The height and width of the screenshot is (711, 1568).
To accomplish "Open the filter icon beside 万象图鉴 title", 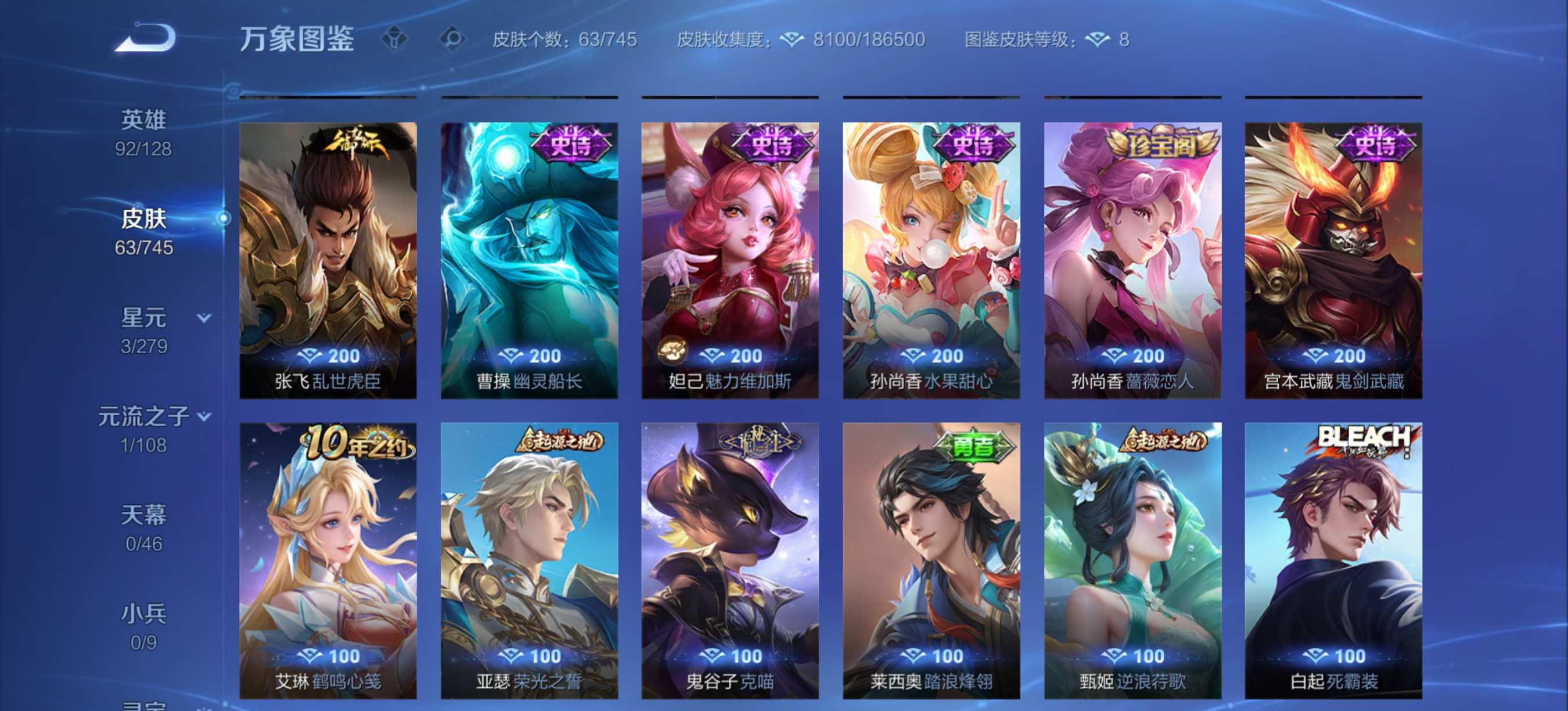I will pyautogui.click(x=394, y=39).
